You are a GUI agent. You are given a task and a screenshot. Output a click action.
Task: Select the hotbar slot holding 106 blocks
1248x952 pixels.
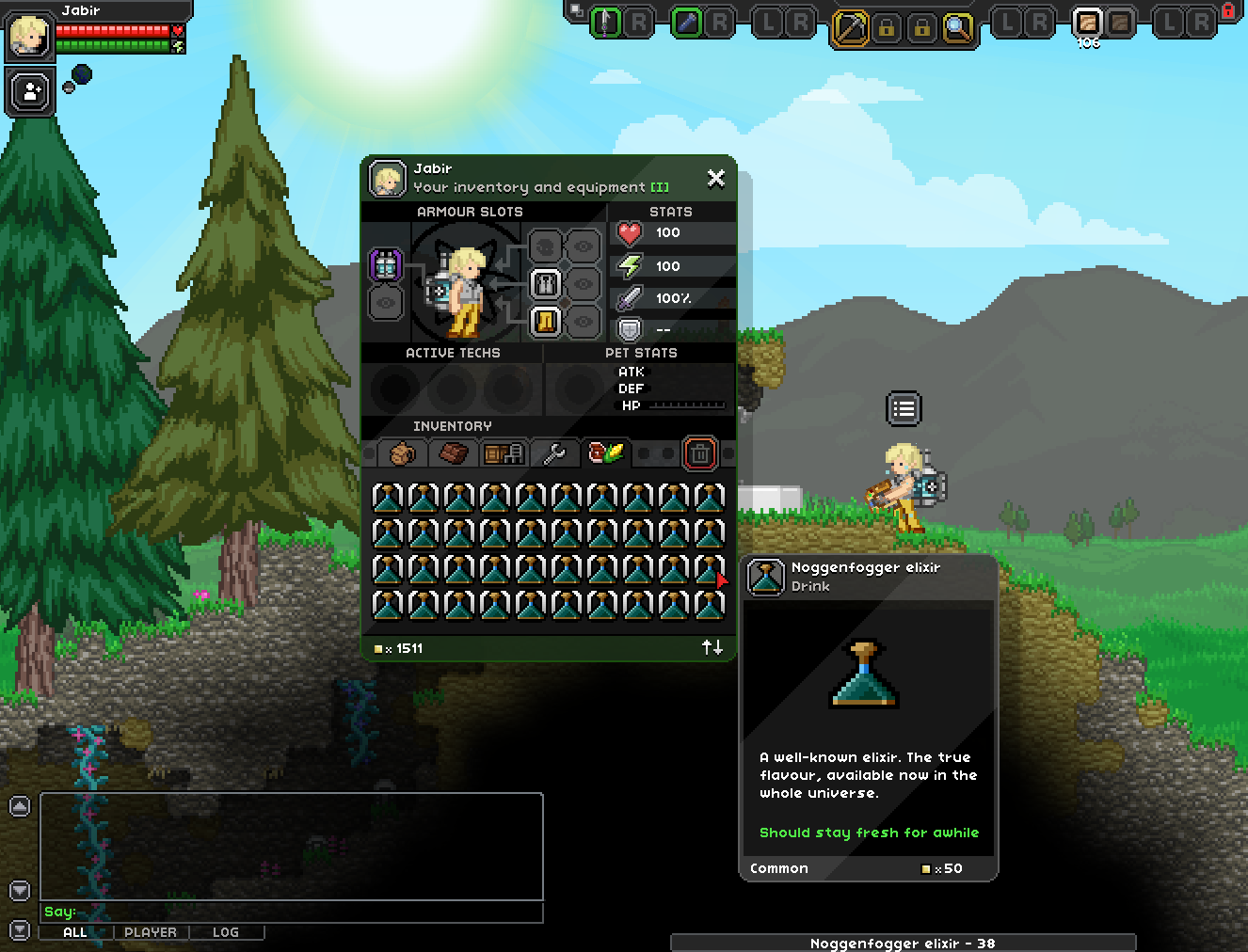click(1087, 22)
